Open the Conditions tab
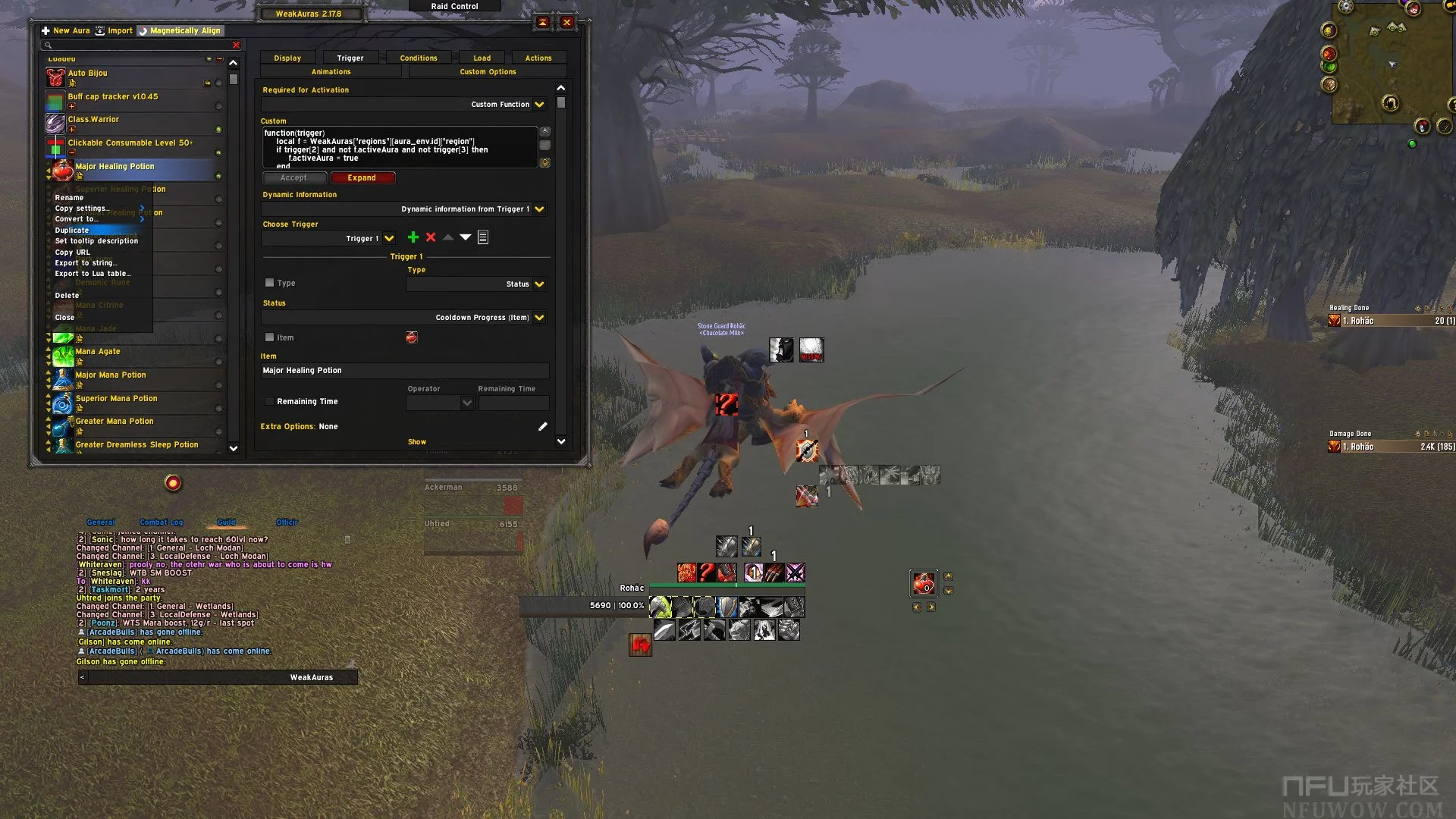 tap(419, 58)
